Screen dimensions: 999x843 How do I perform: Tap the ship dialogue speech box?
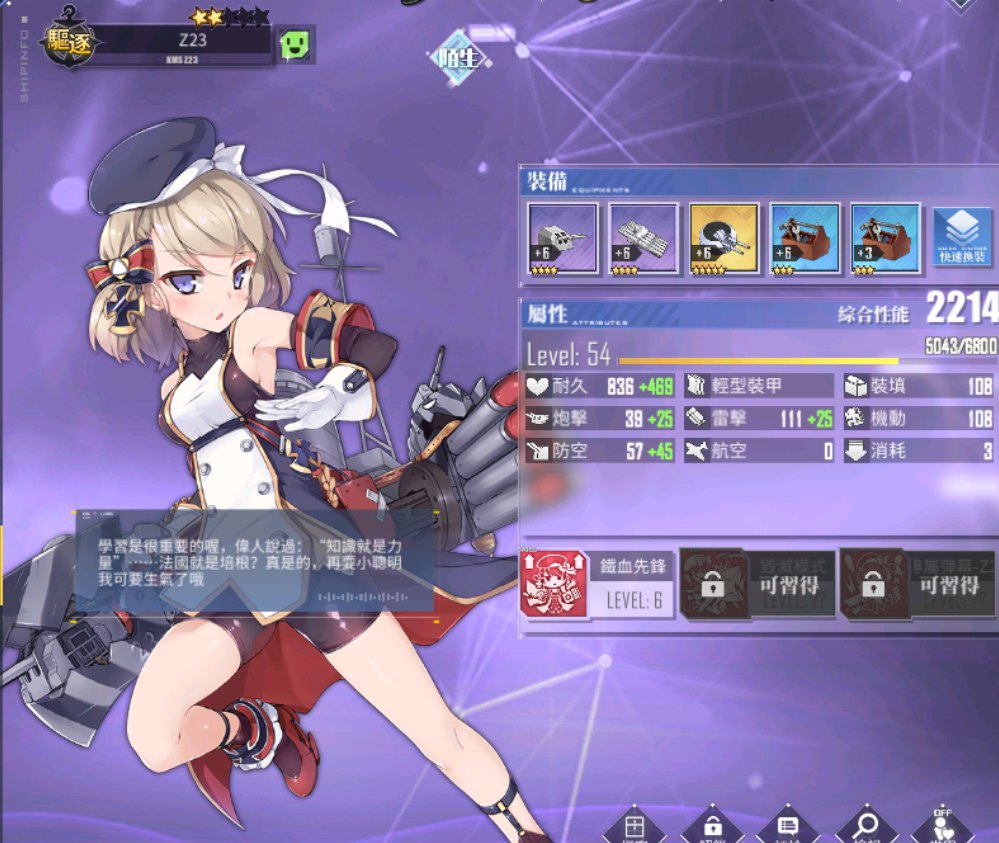click(x=255, y=560)
